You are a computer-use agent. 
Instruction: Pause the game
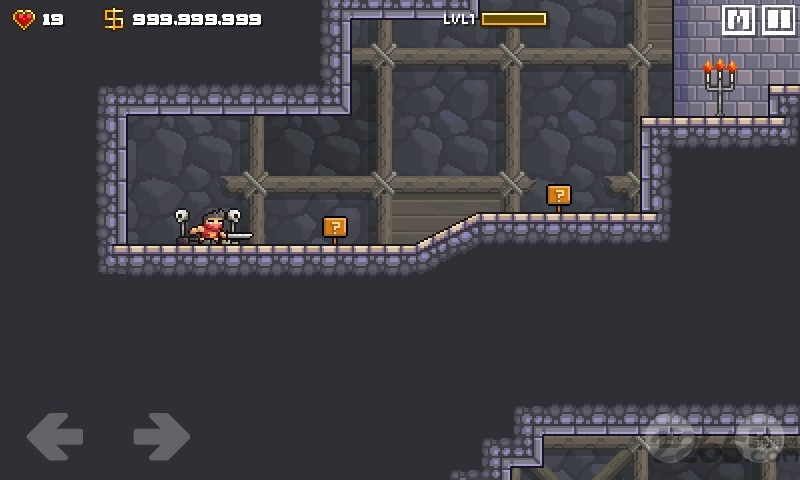coord(778,20)
